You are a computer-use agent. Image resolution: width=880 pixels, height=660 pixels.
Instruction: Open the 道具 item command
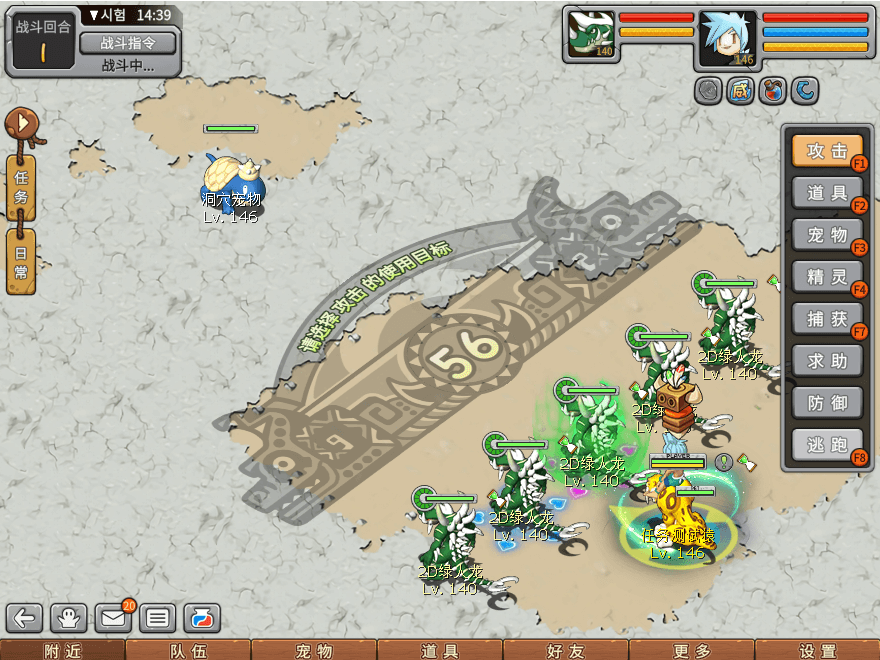[x=827, y=193]
